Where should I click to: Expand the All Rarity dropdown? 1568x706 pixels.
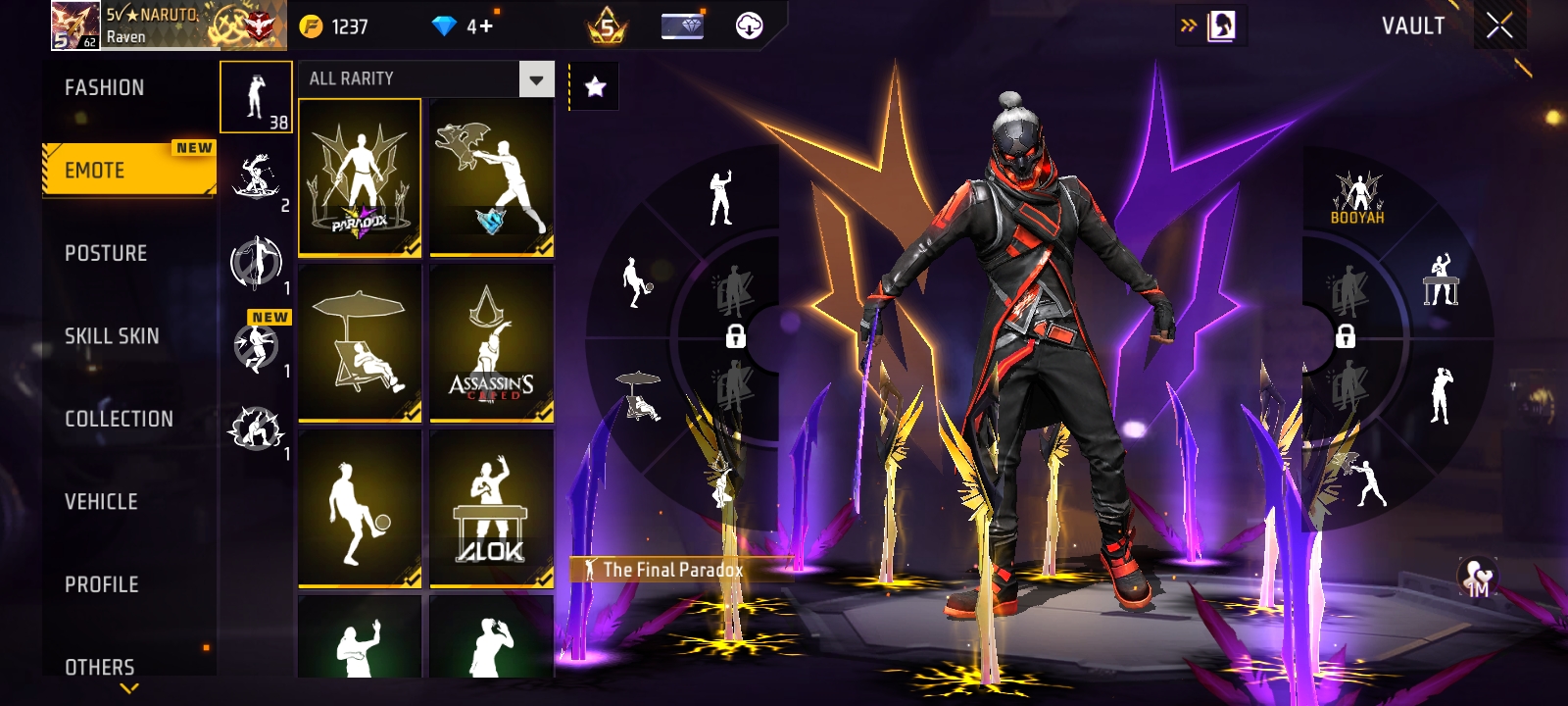tap(536, 79)
